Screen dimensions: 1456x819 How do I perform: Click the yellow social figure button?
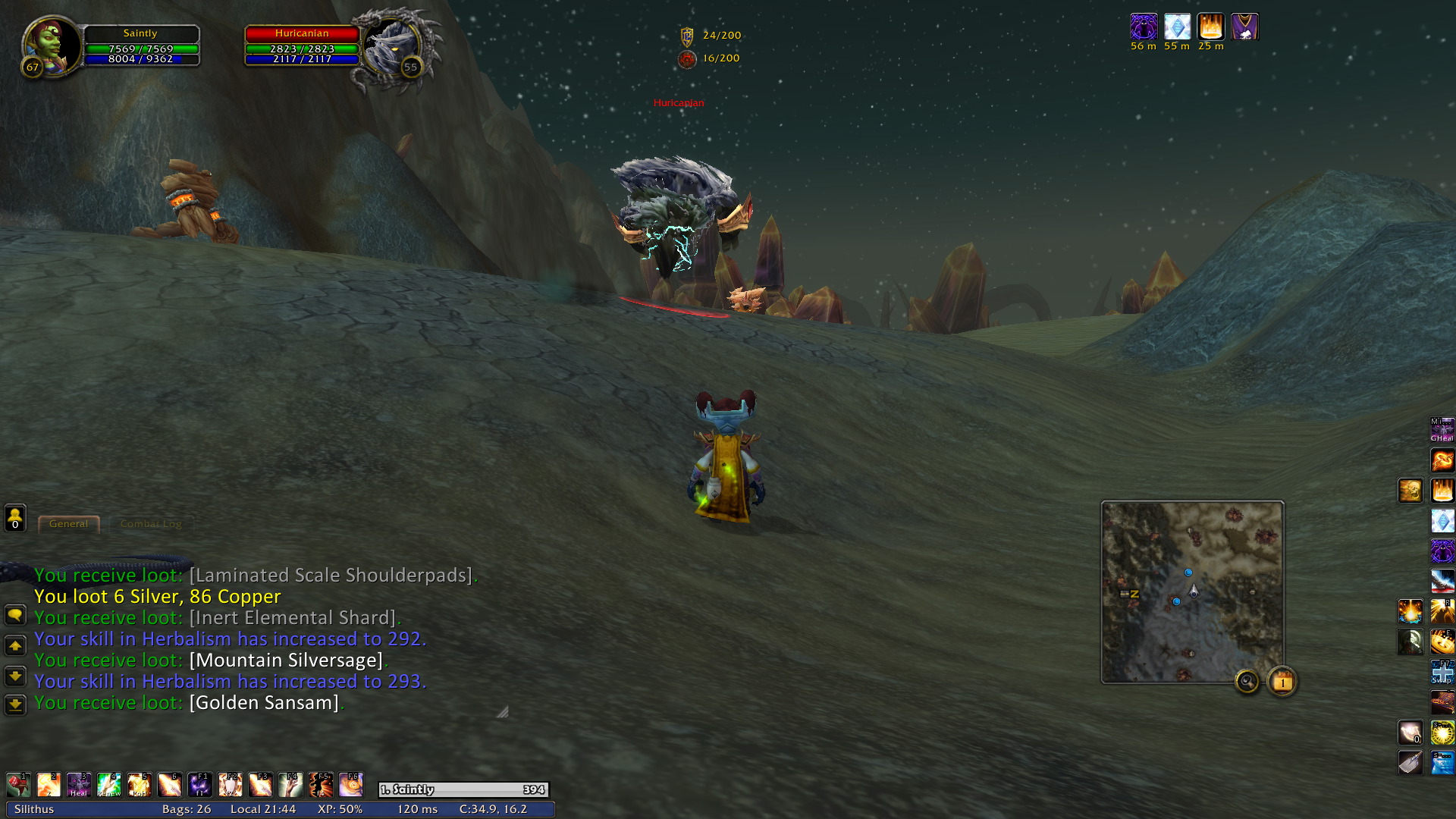point(15,518)
